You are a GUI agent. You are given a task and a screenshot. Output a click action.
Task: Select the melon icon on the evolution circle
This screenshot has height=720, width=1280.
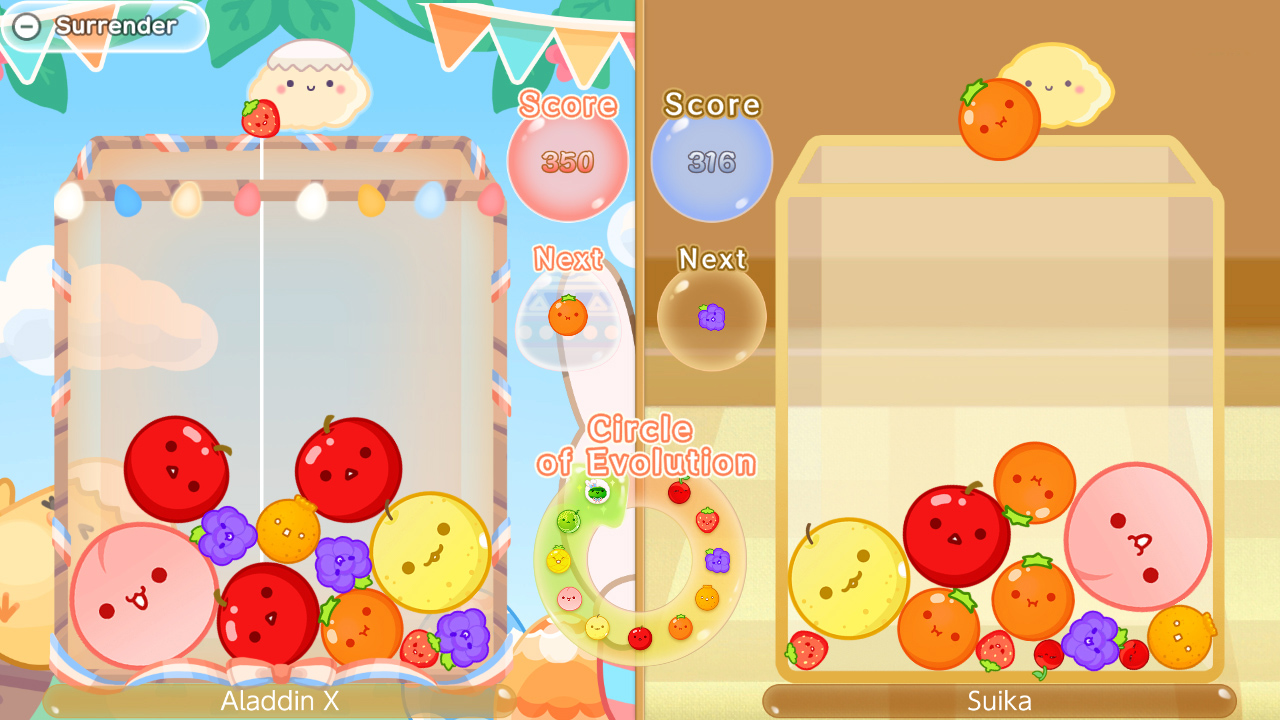pyautogui.click(x=568, y=520)
